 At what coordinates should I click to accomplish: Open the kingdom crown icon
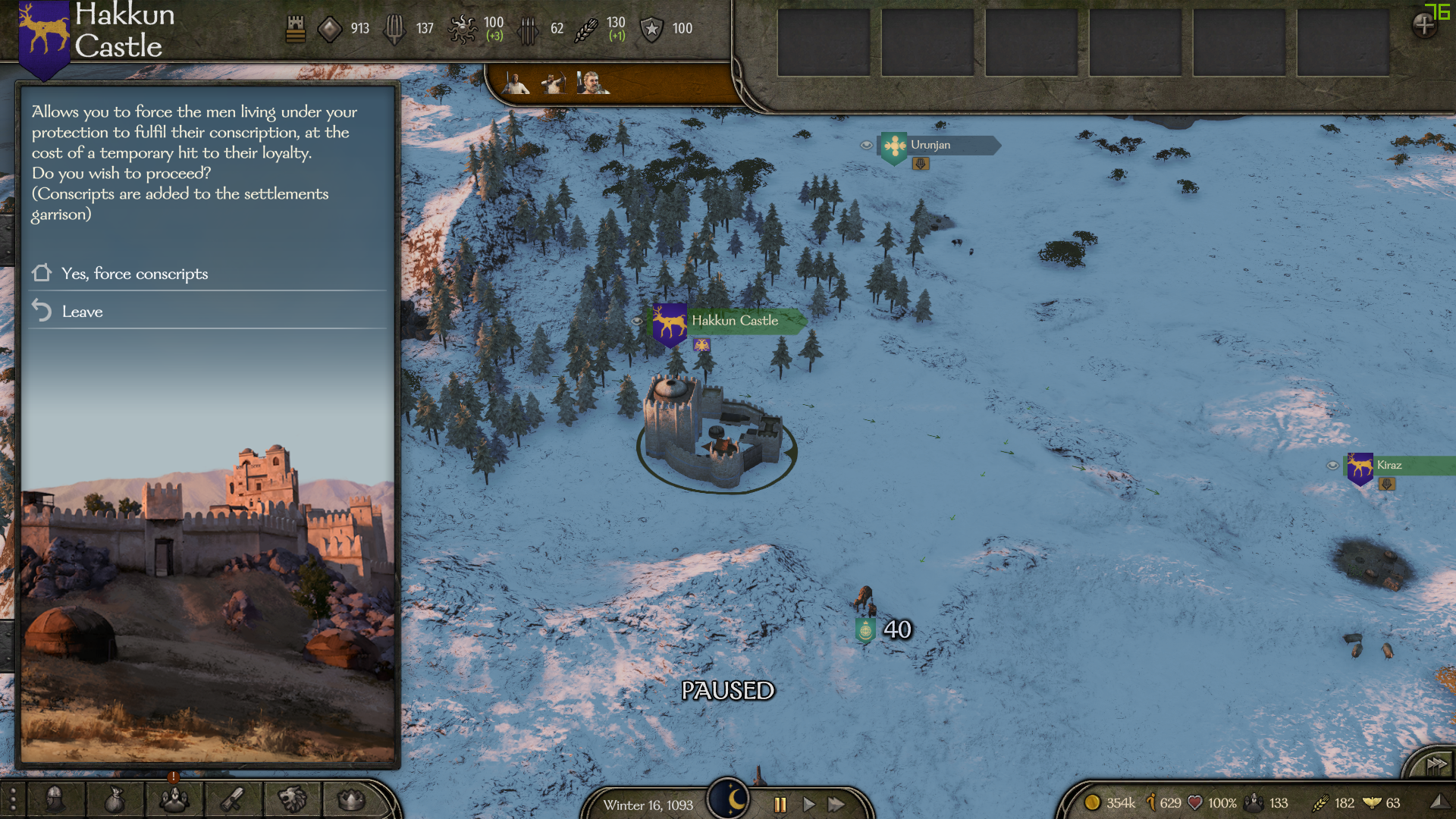tap(351, 799)
